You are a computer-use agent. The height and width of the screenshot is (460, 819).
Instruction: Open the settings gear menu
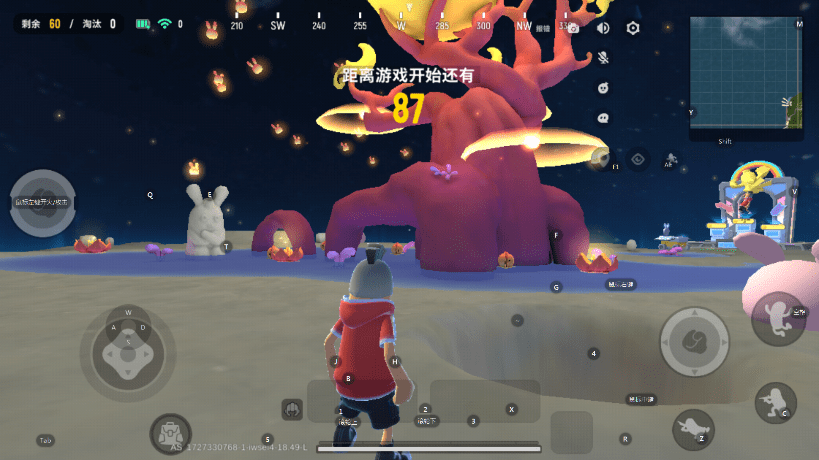633,28
